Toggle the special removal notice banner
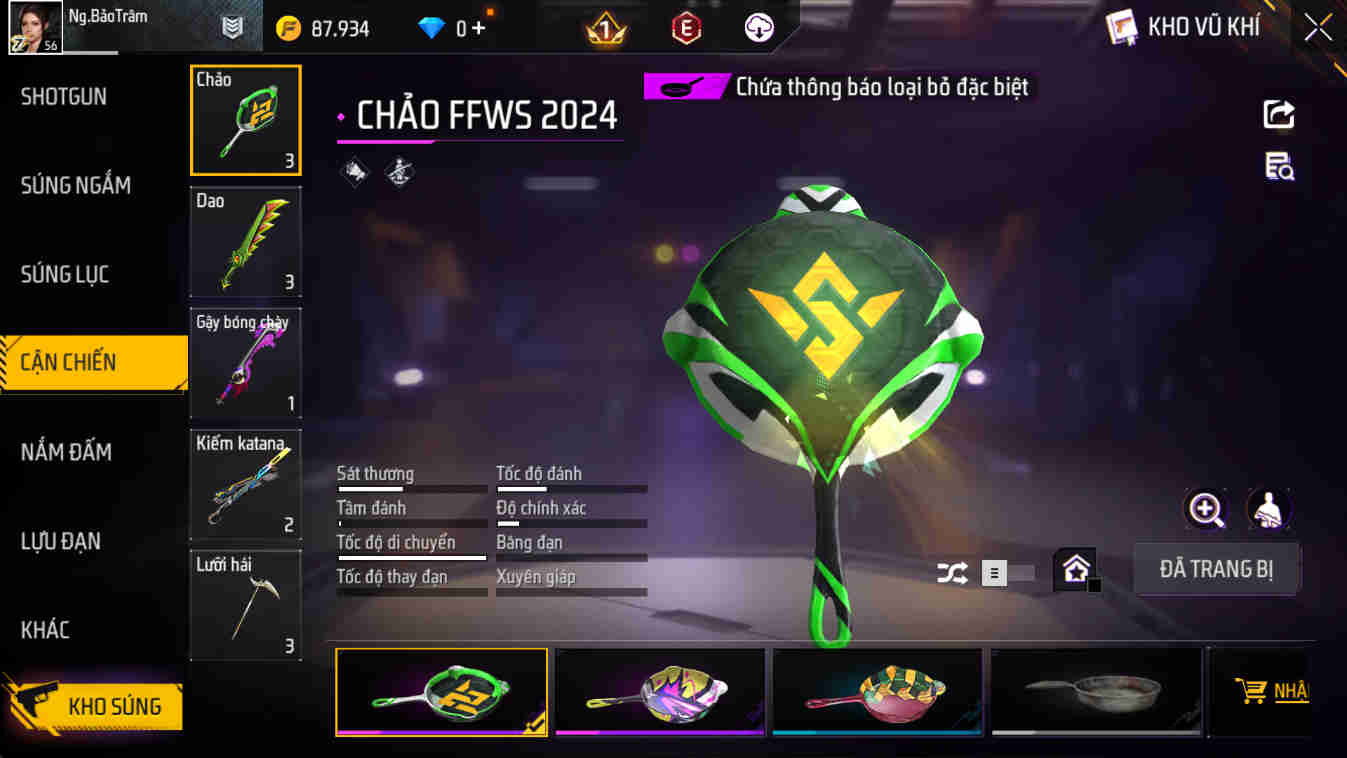Screen dimensions: 1347x758 (x=838, y=87)
